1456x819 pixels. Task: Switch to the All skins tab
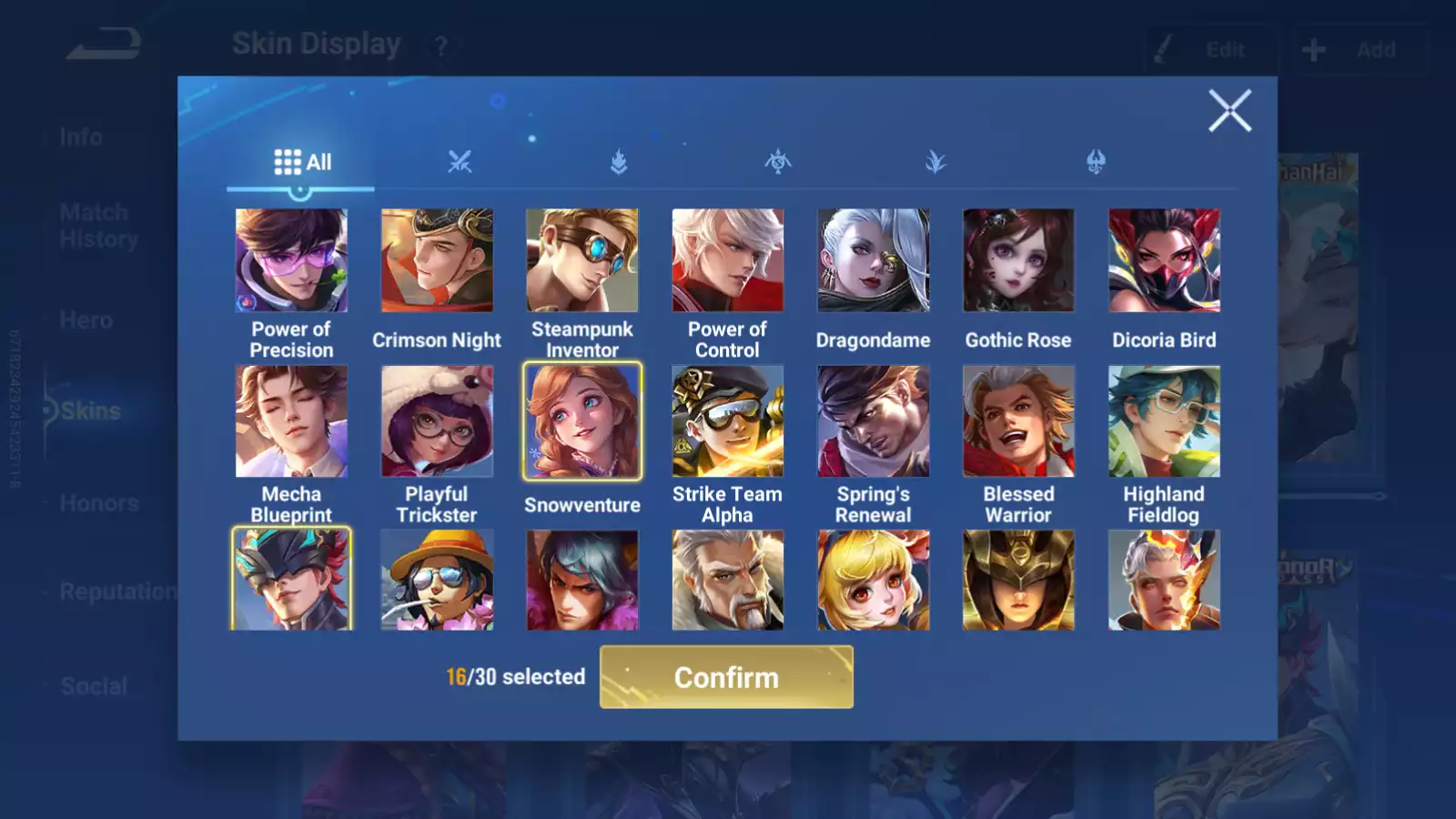pos(302,163)
